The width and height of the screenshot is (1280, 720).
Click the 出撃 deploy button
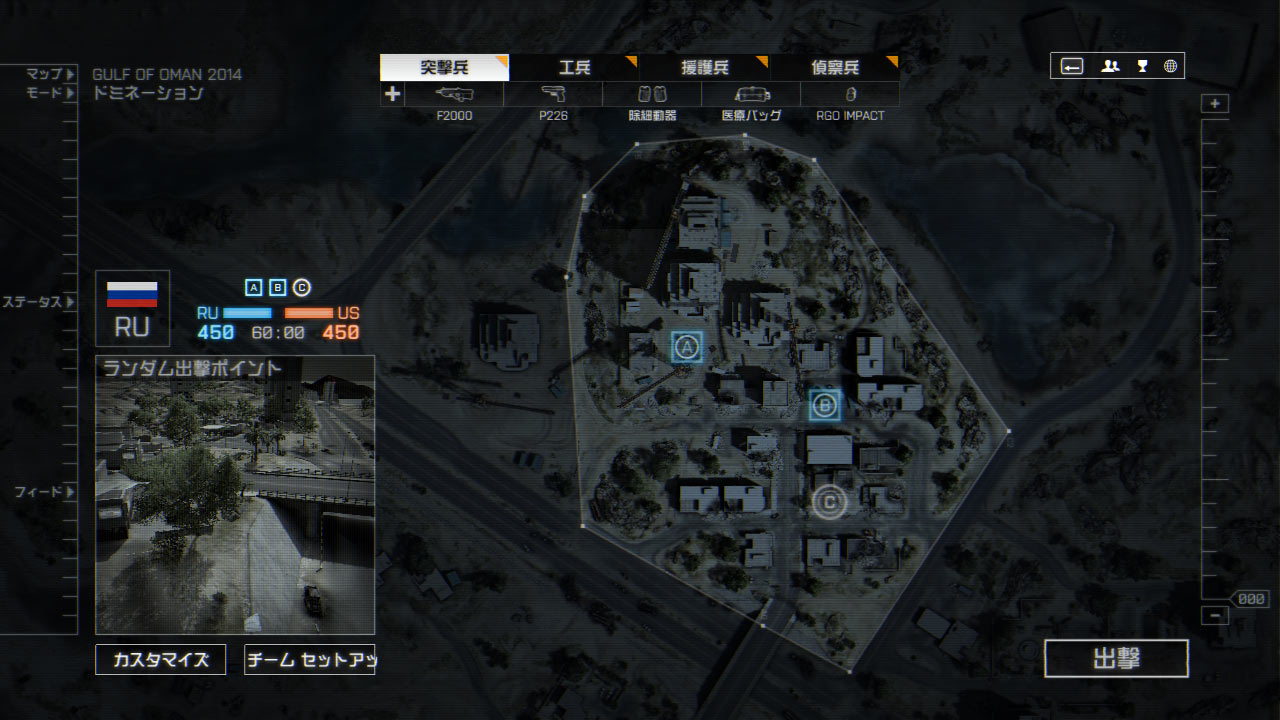(1116, 659)
